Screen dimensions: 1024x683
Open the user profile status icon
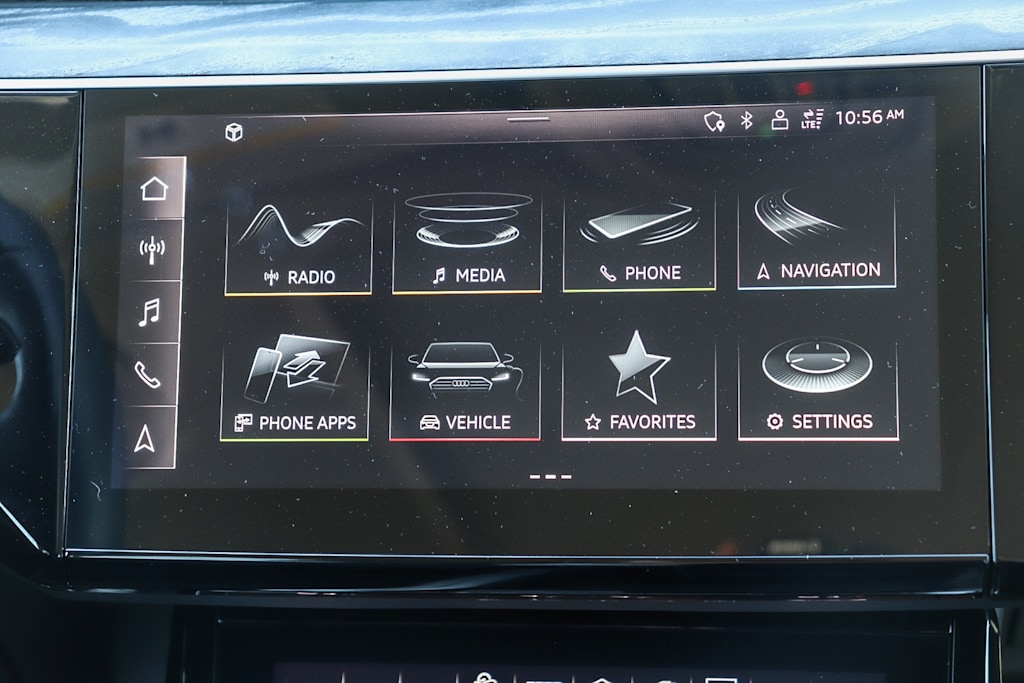(779, 120)
